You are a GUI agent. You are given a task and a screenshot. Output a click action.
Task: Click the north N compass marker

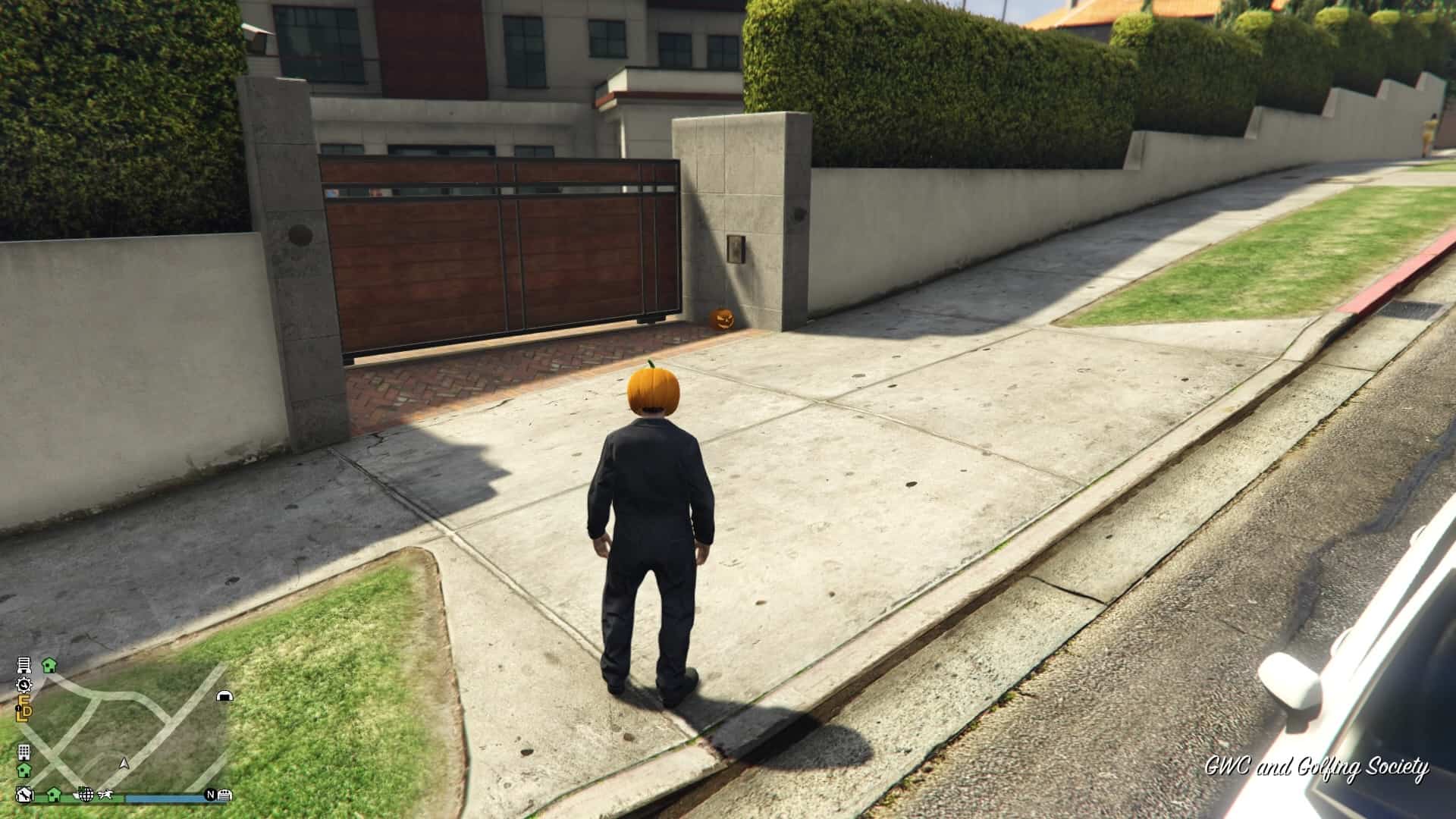pos(210,795)
